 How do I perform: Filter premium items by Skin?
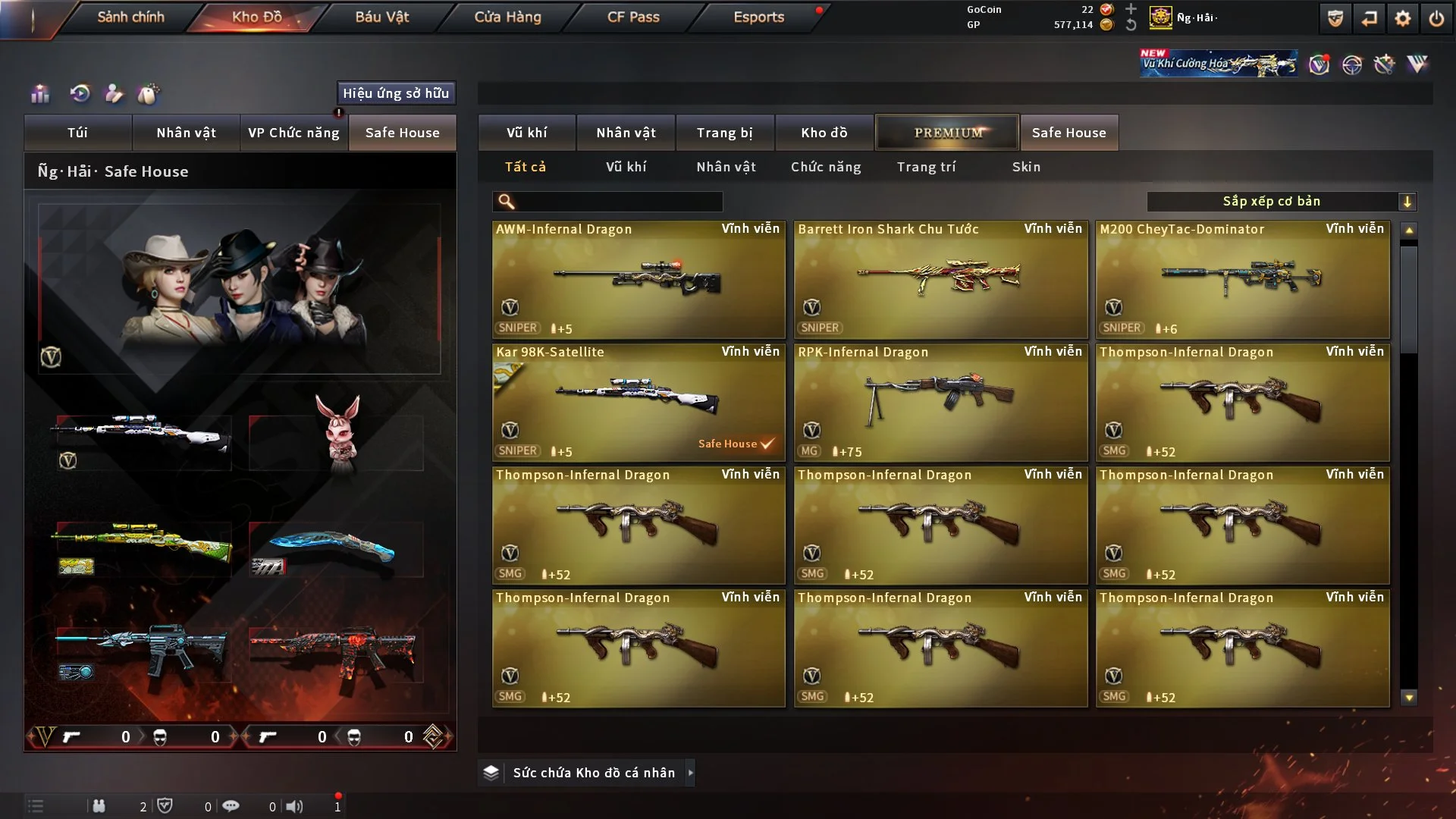tap(1026, 167)
